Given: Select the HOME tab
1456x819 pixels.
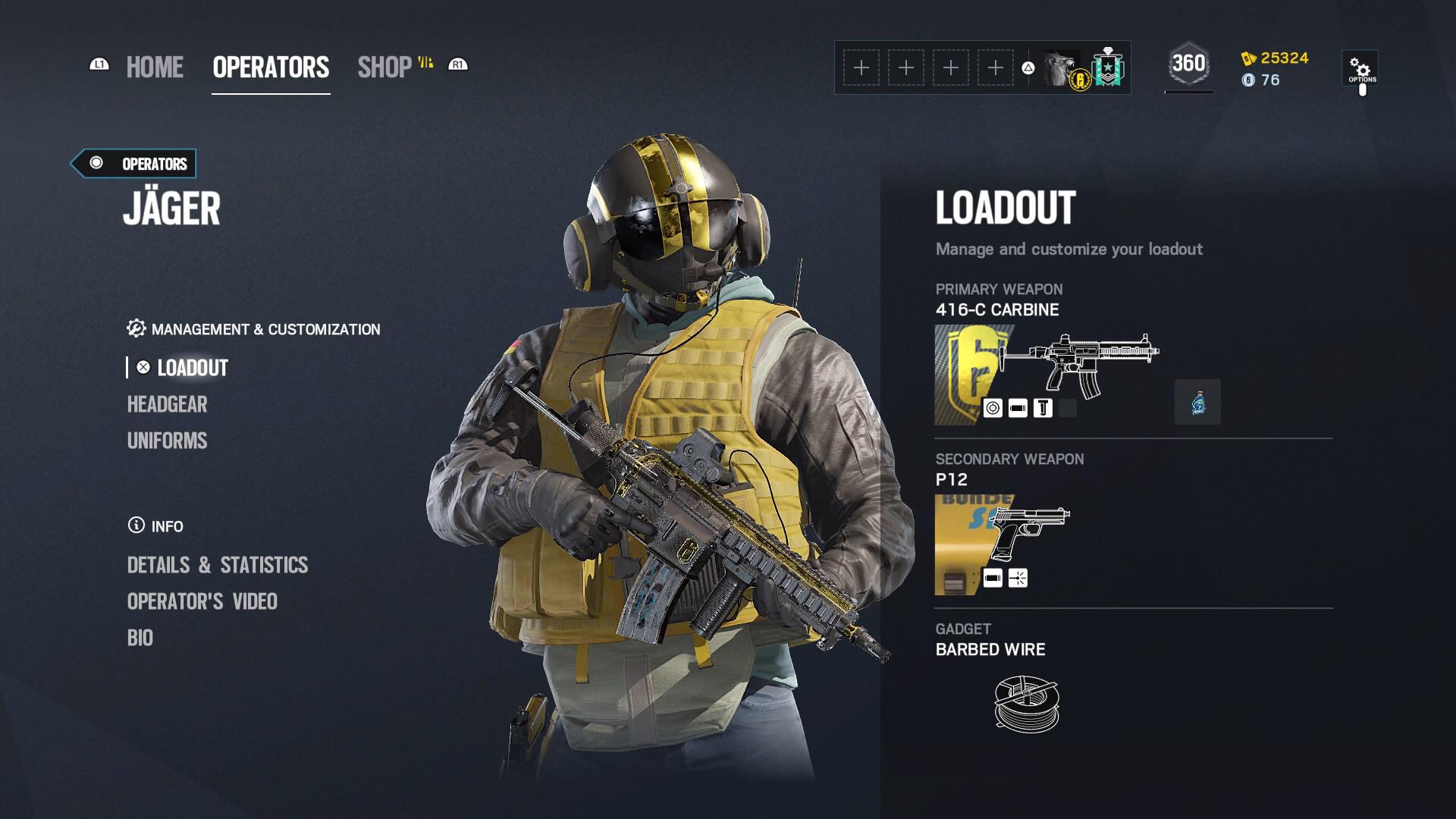Looking at the screenshot, I should [155, 67].
